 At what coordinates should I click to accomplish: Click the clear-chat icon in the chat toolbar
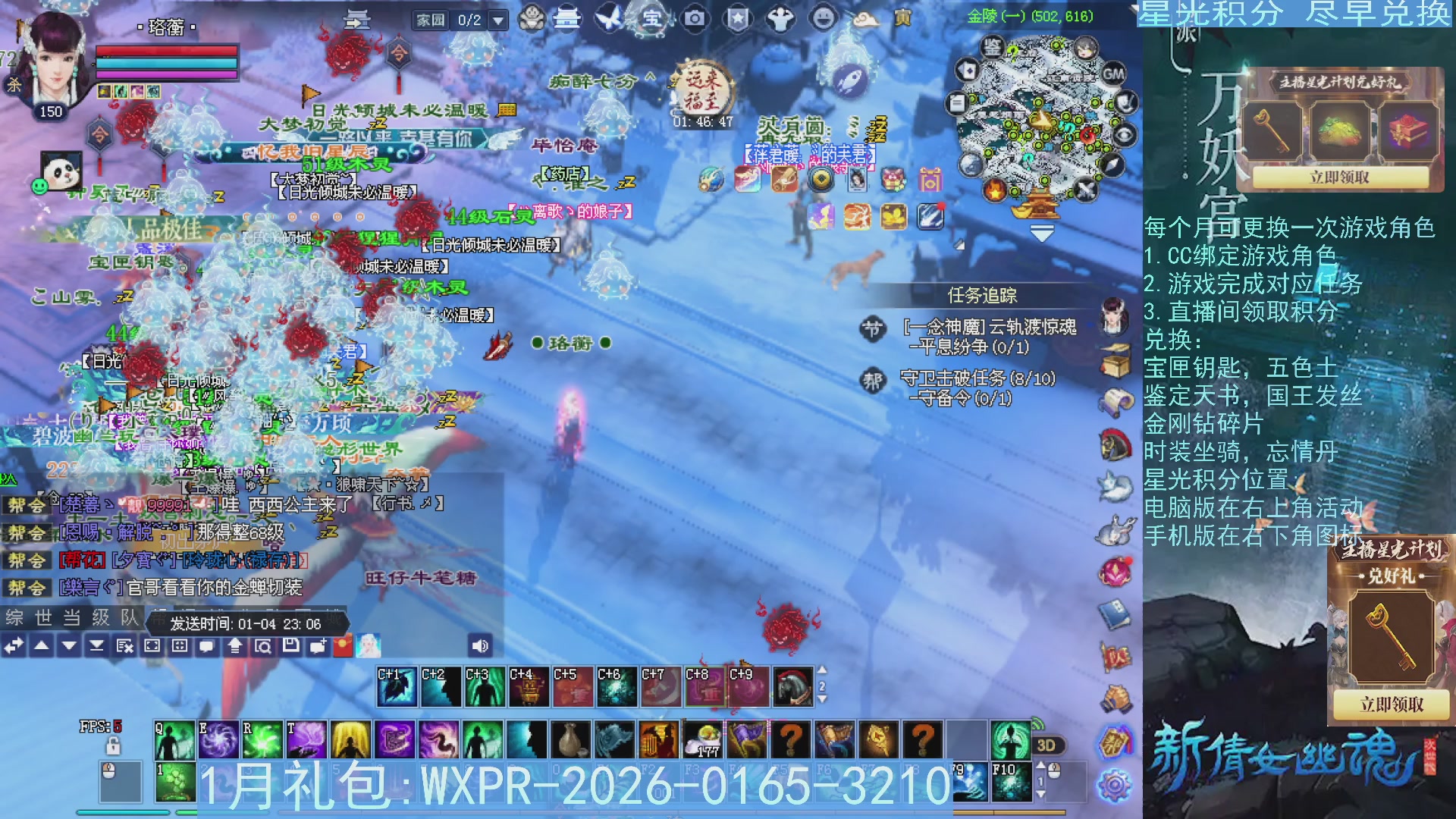pyautogui.click(x=123, y=647)
